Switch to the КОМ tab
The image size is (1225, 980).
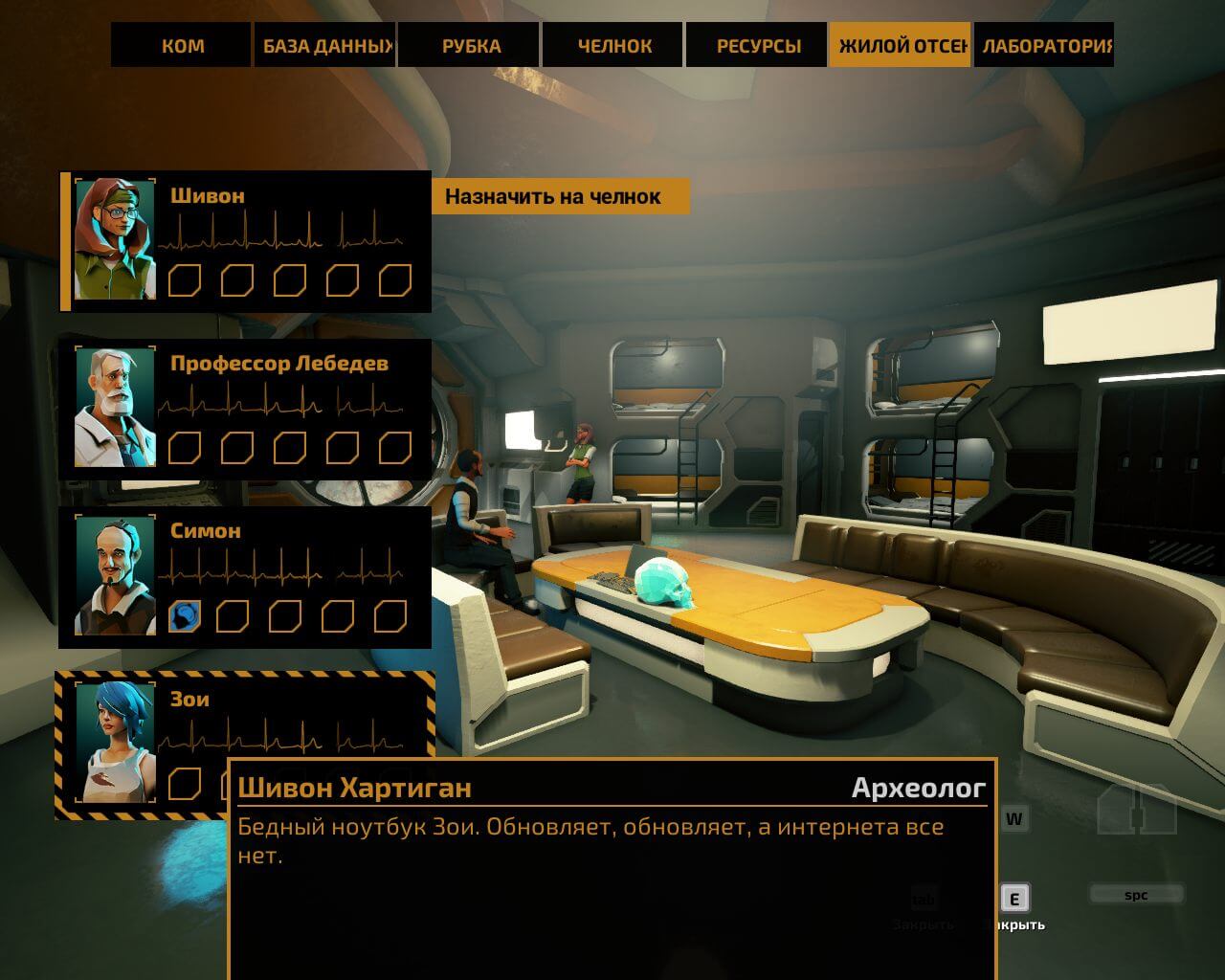tap(182, 46)
